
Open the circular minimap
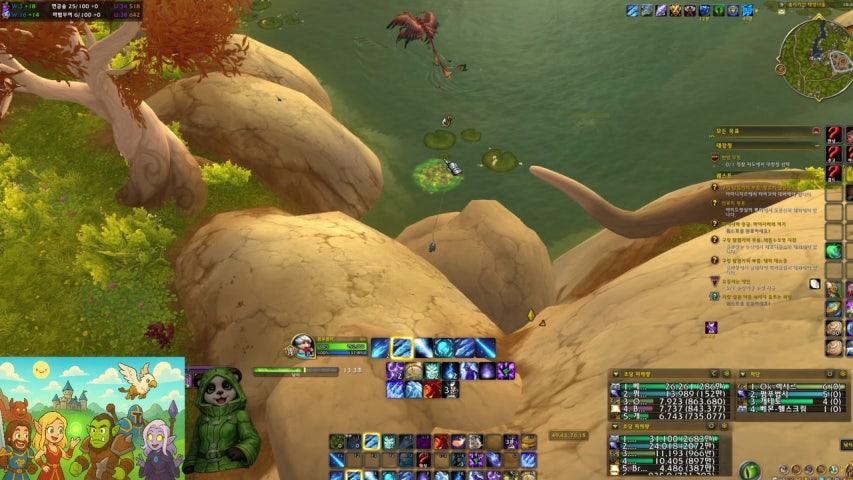click(814, 45)
